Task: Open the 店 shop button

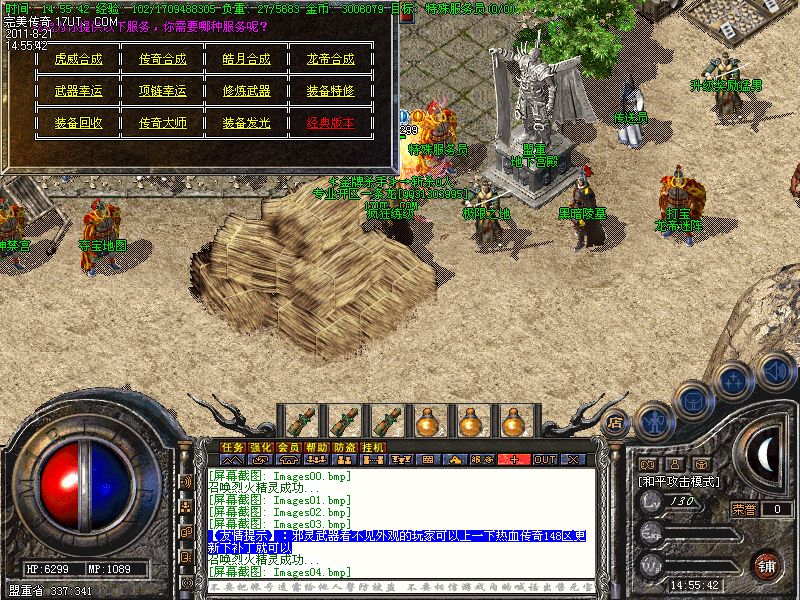Action: coord(615,423)
